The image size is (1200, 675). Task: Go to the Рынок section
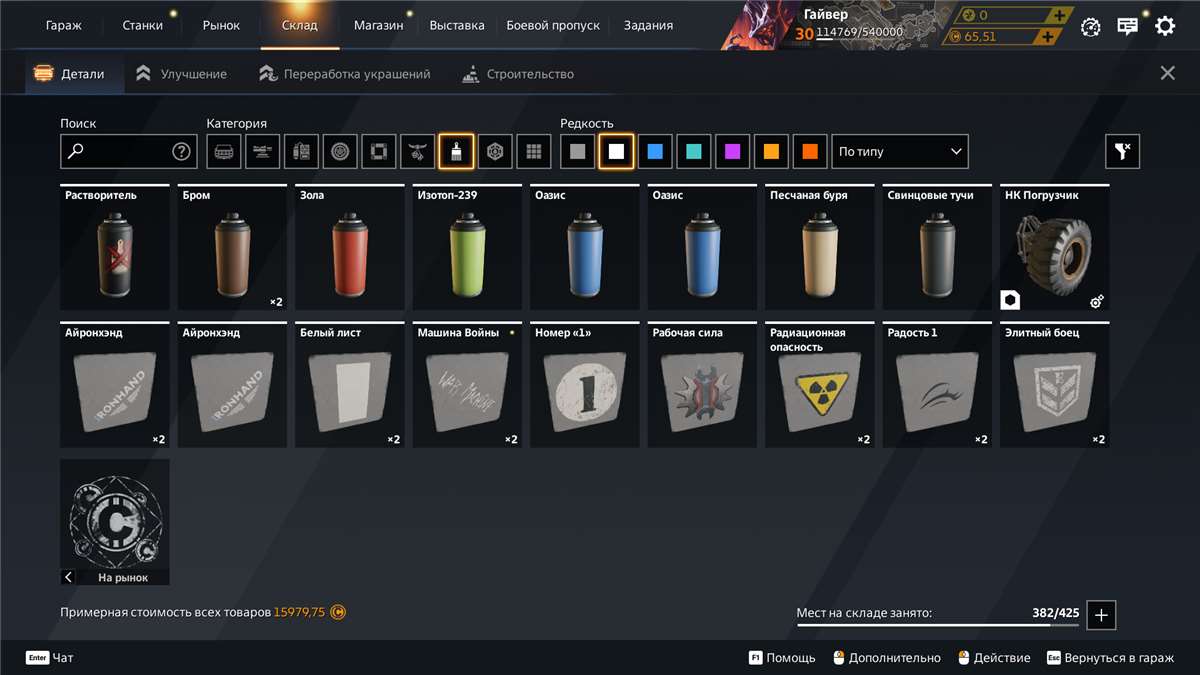221,25
